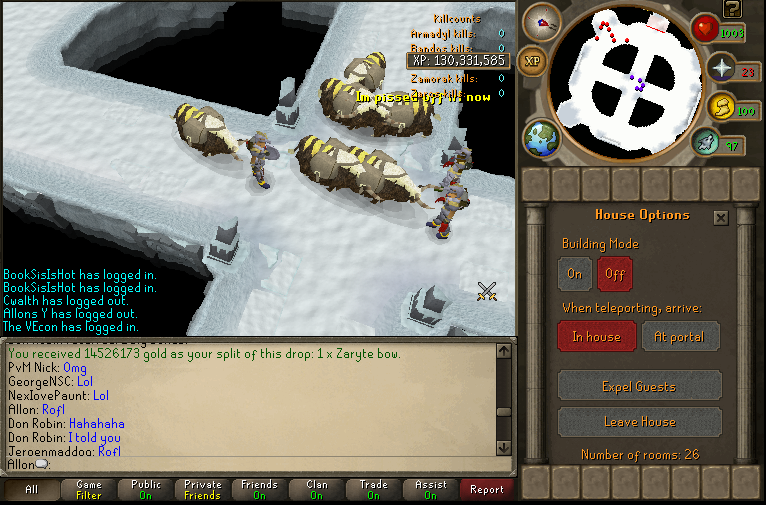766x505 pixels.
Task: Select the Building Mode Off button
Action: click(614, 273)
